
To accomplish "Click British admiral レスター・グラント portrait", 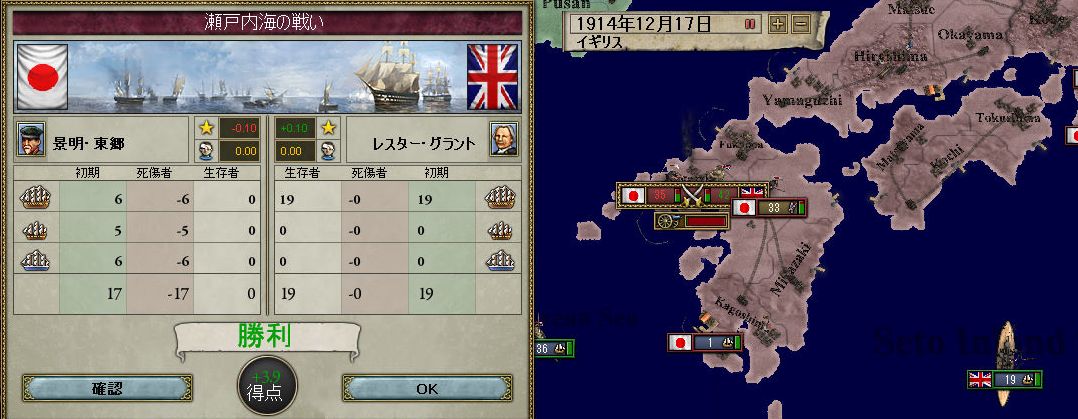I will click(503, 142).
